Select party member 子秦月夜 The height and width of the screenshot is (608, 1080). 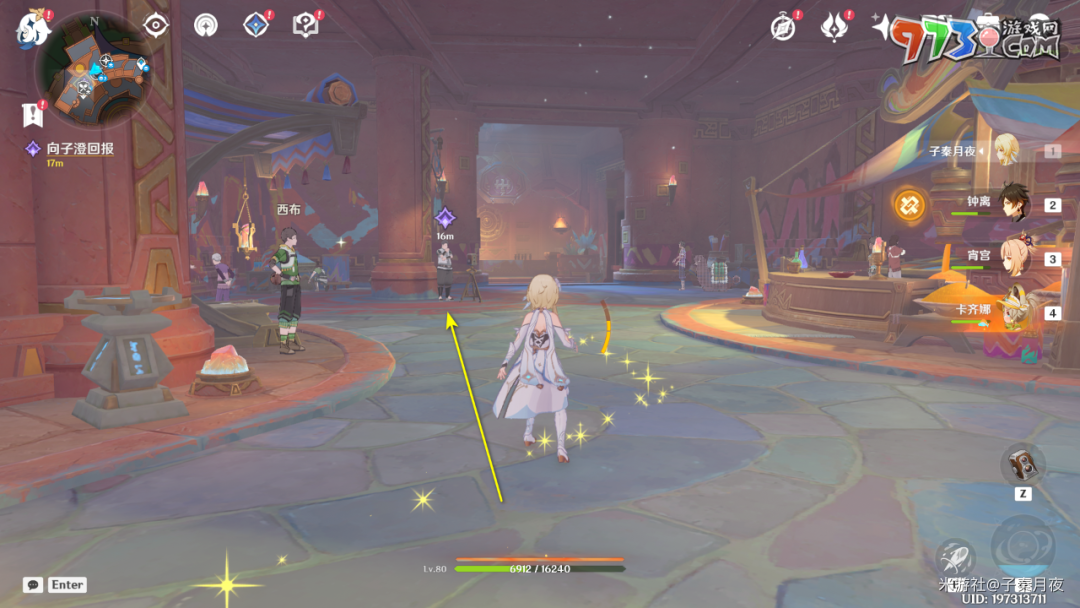(1003, 151)
